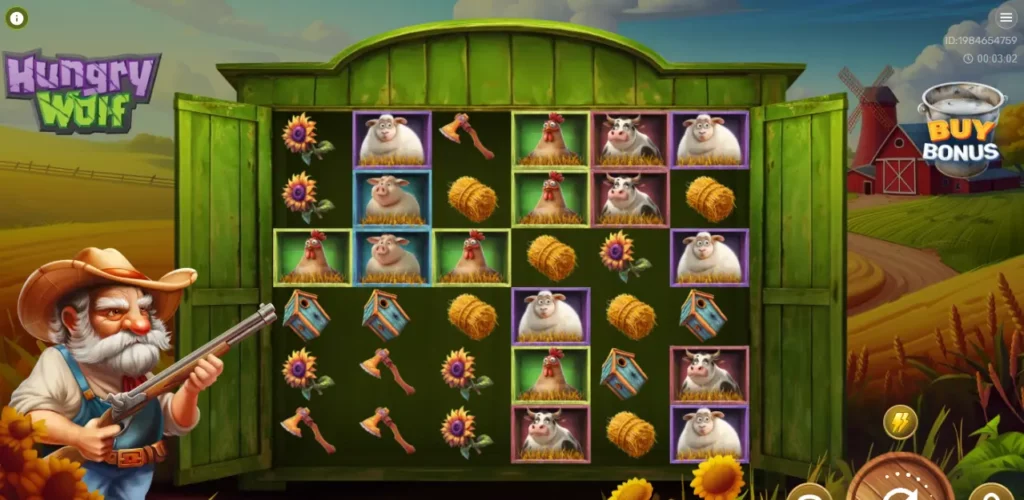
Task: Spin the reels with the wooden button
Action: [x=899, y=481]
